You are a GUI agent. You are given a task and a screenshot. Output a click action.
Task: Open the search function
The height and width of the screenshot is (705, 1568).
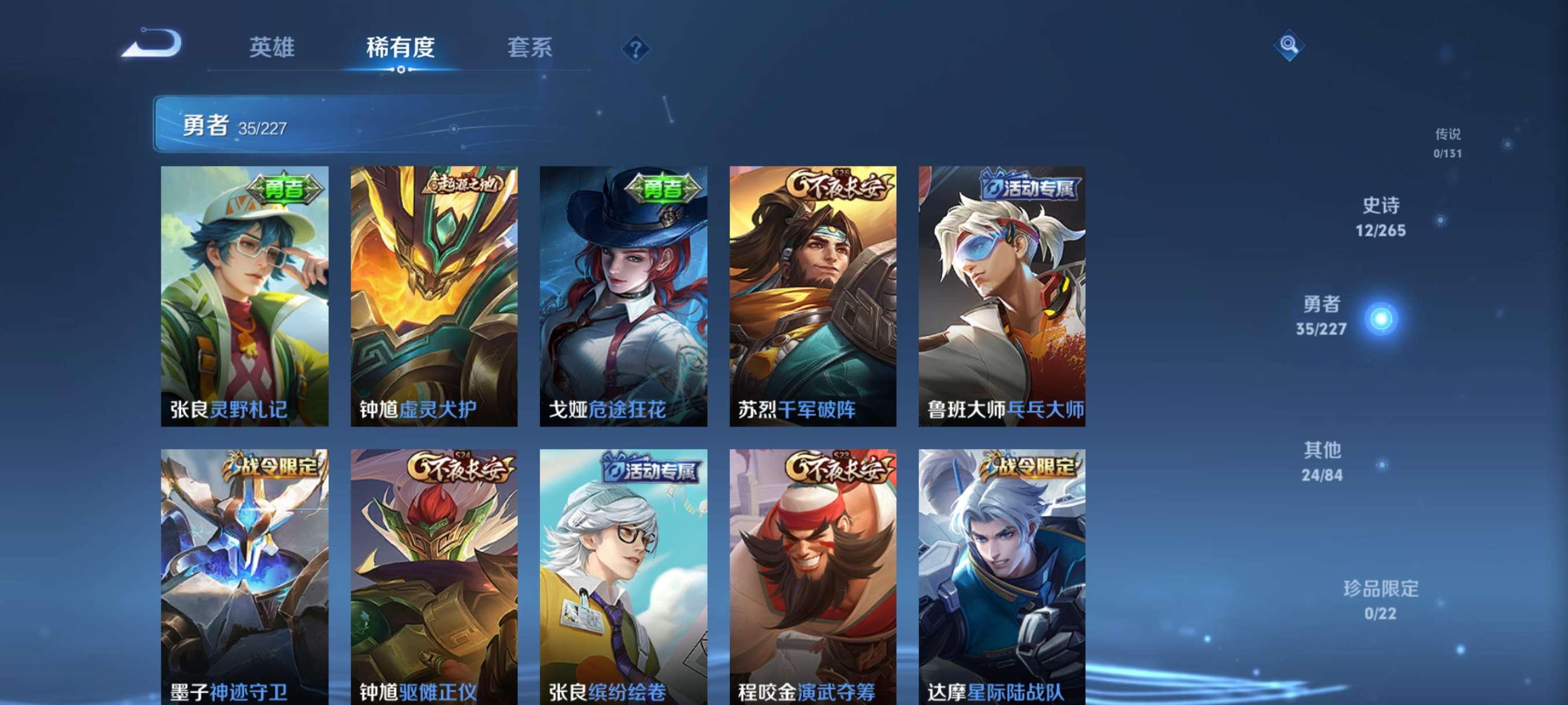point(1289,45)
